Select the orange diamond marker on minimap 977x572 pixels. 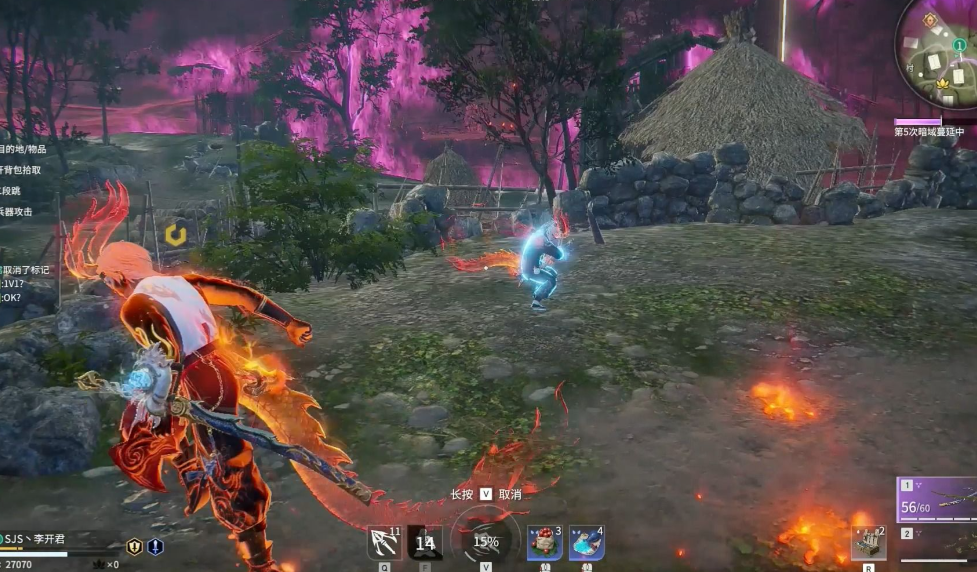tap(929, 19)
